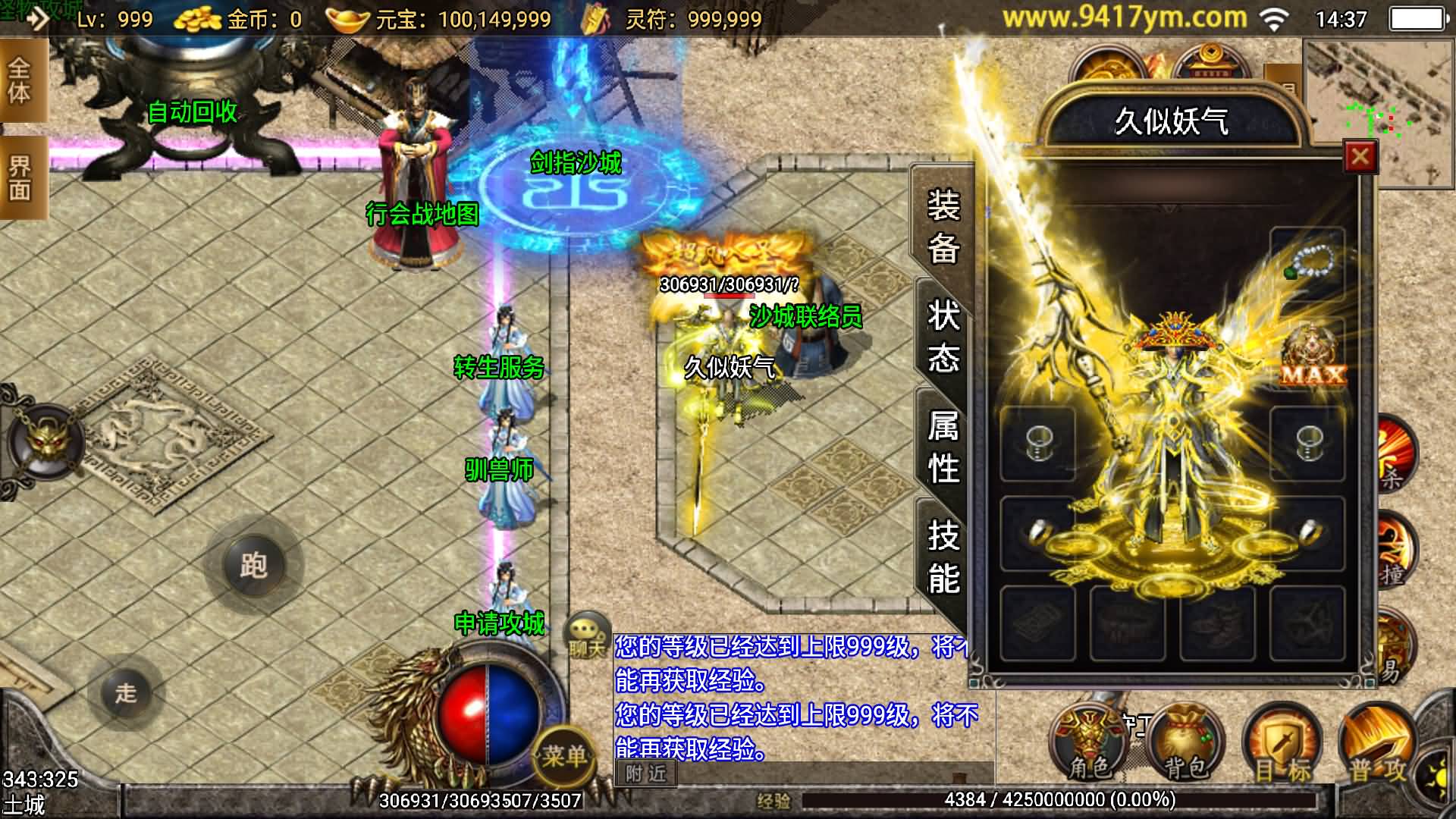
Task: Show the 属性 attributes tab
Action: pos(943,447)
